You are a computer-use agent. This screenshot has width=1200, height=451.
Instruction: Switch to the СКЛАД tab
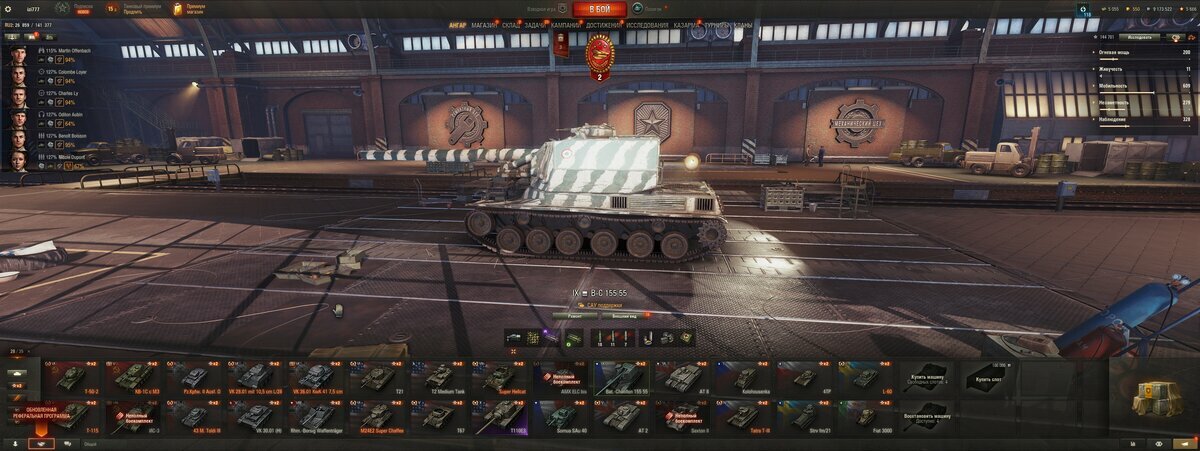point(509,24)
